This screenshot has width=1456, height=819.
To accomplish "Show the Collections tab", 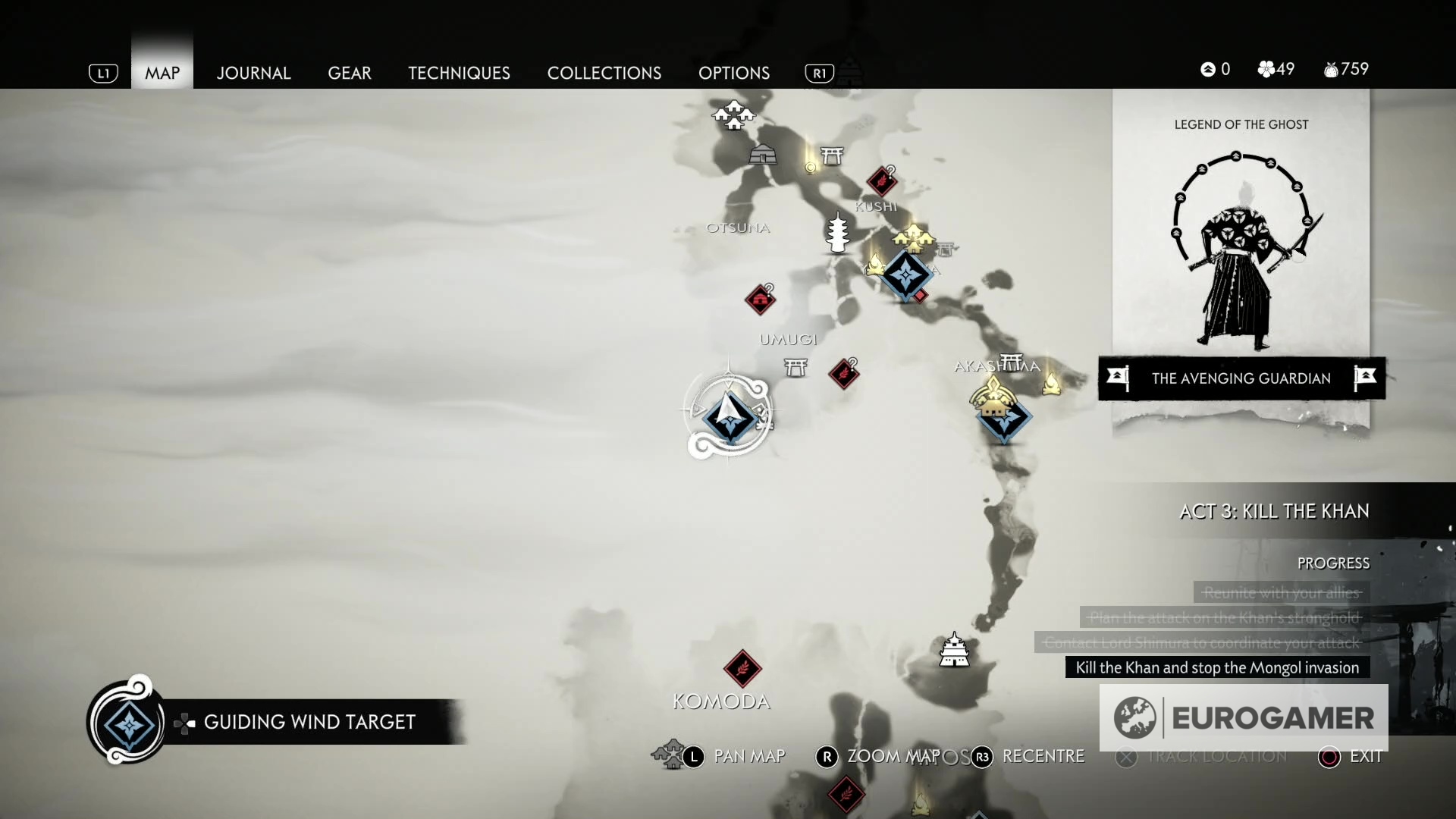I will coord(604,73).
